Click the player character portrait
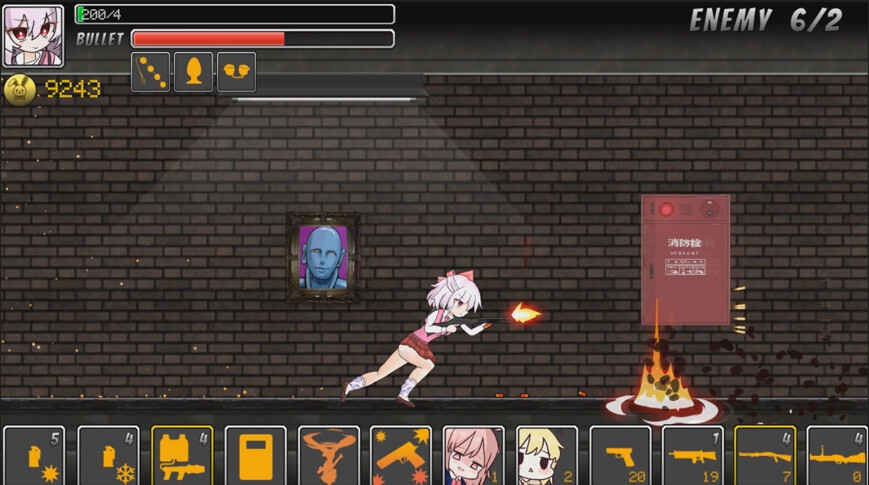869x485 pixels. click(x=33, y=36)
